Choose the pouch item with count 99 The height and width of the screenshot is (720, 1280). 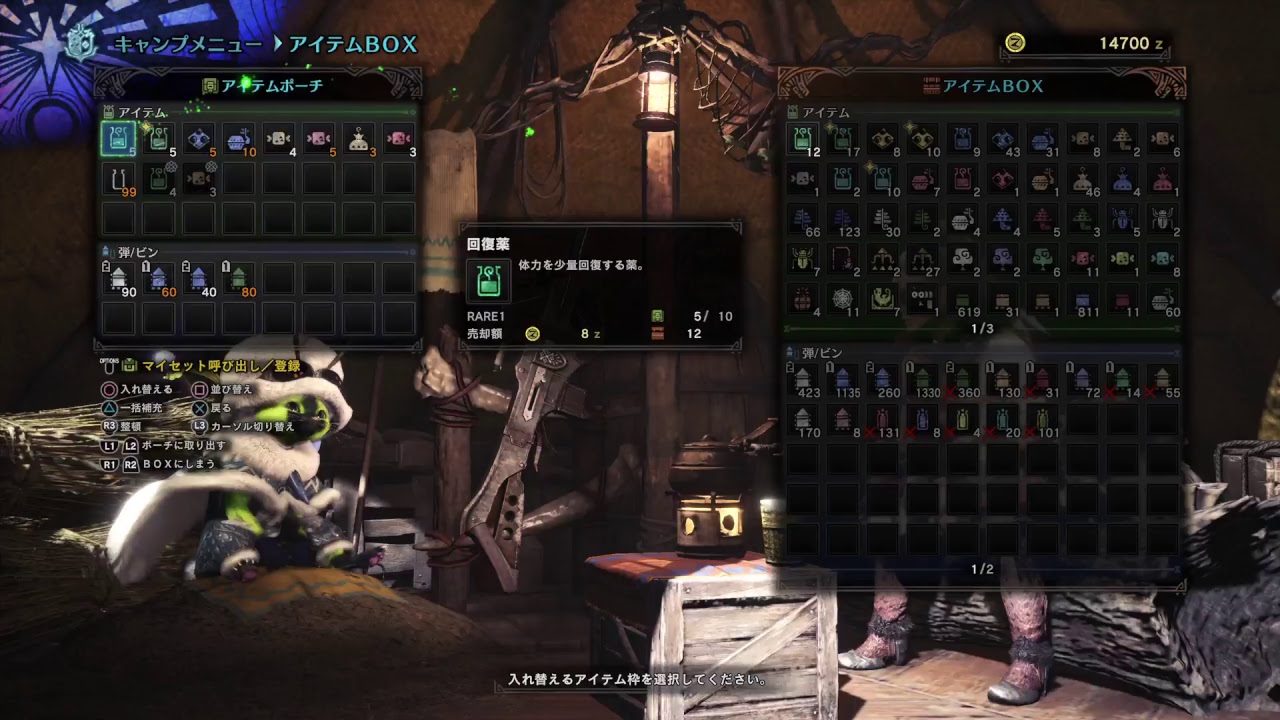(118, 180)
